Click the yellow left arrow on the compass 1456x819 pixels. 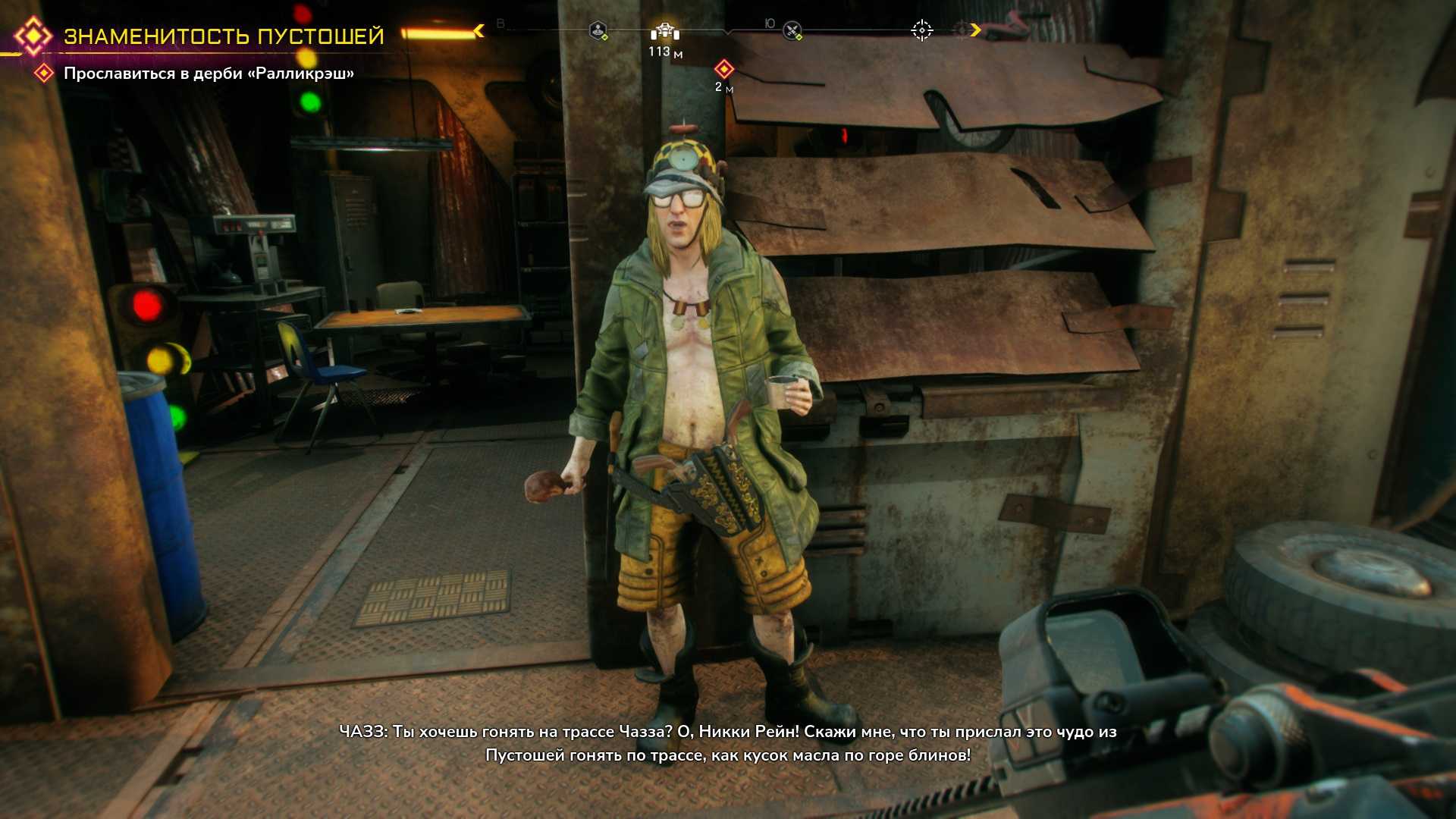(479, 30)
